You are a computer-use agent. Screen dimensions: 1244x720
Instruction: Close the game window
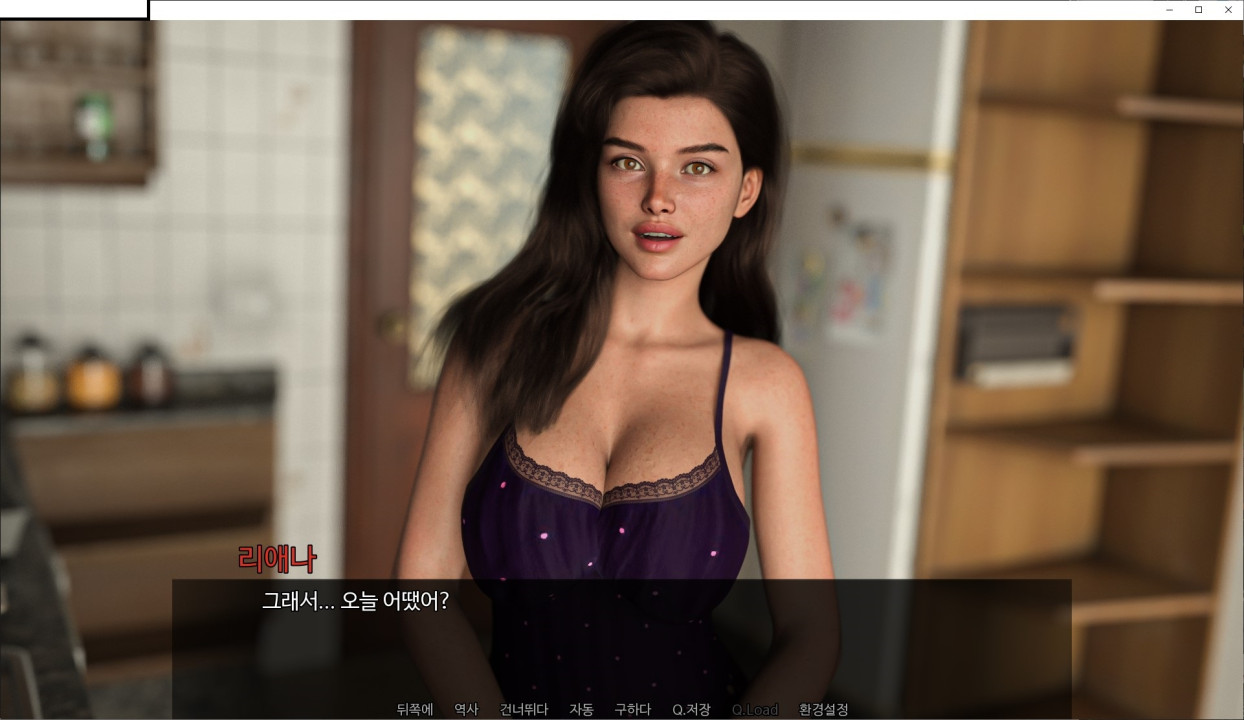(1228, 10)
